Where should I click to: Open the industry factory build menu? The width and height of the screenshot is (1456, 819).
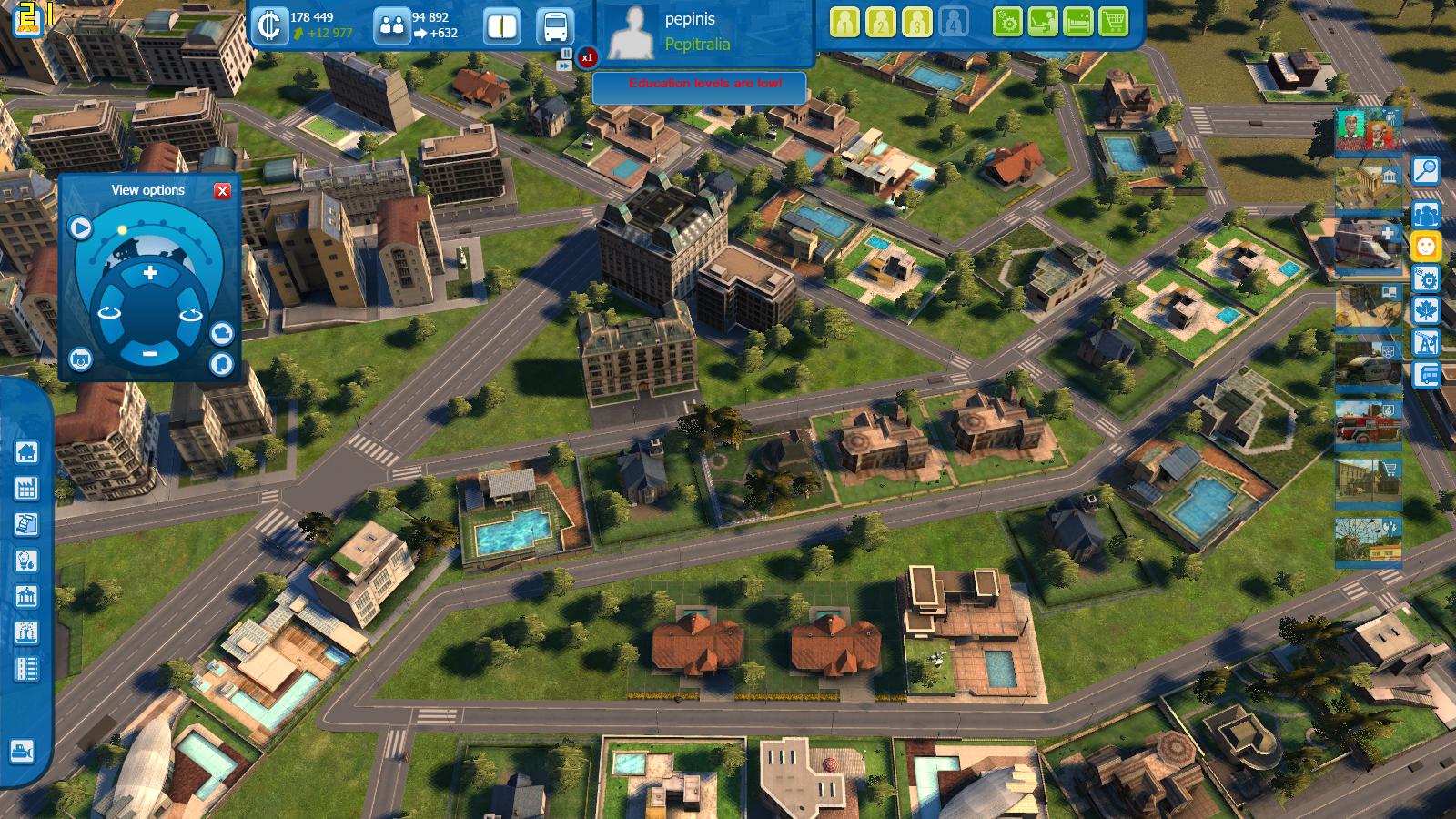click(x=26, y=488)
